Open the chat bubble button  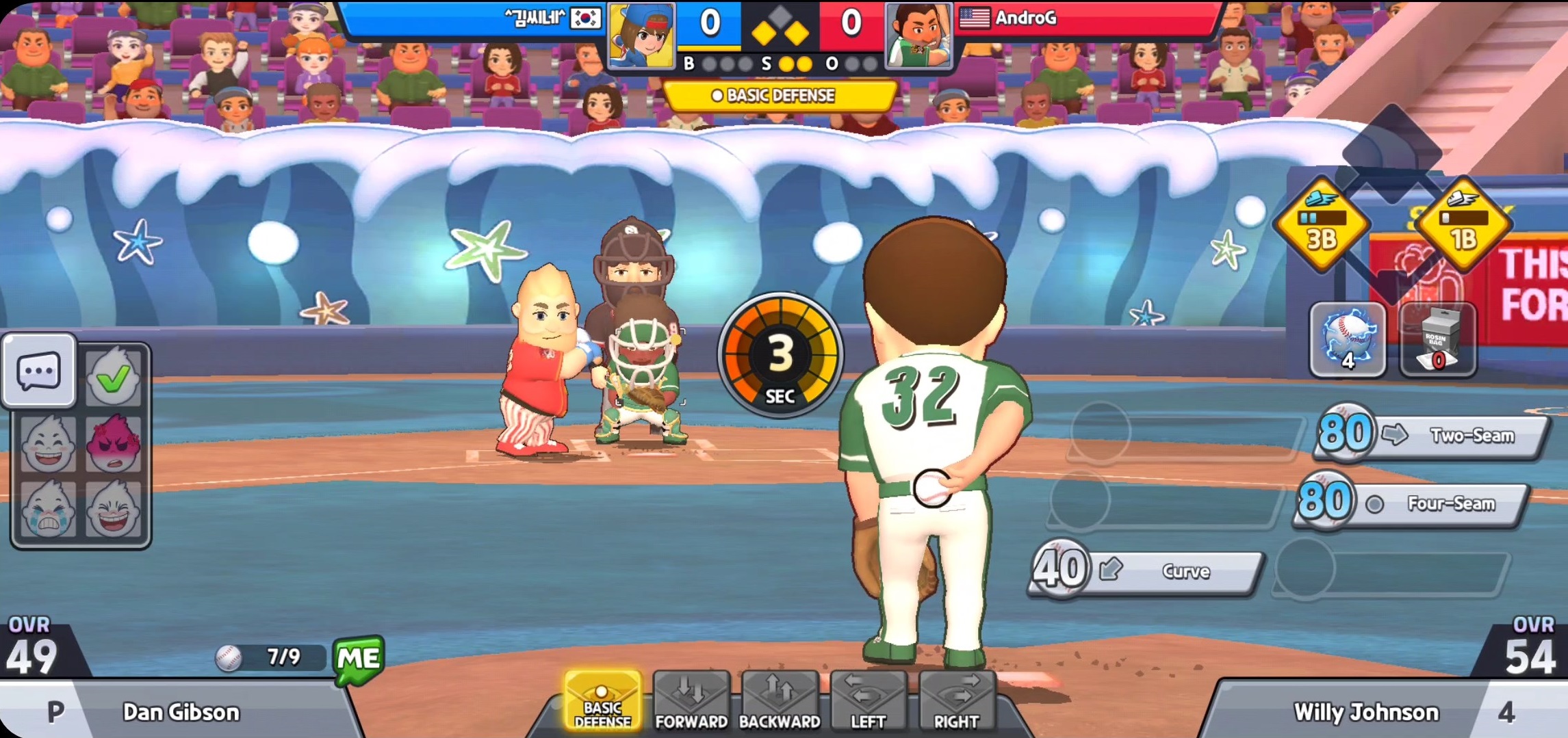click(x=39, y=371)
